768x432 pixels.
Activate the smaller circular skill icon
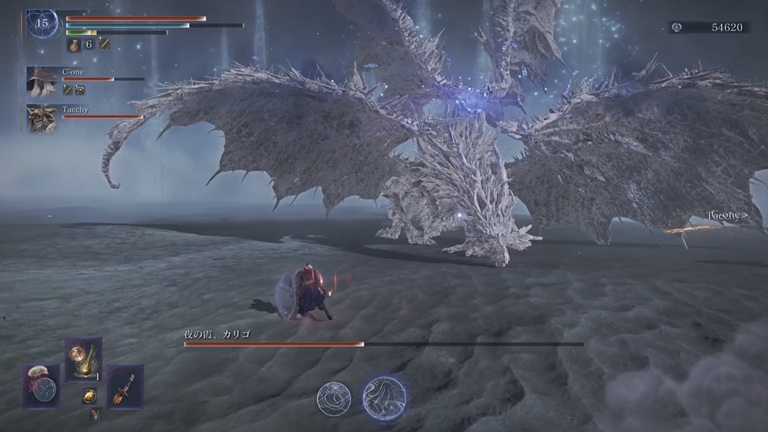[333, 398]
